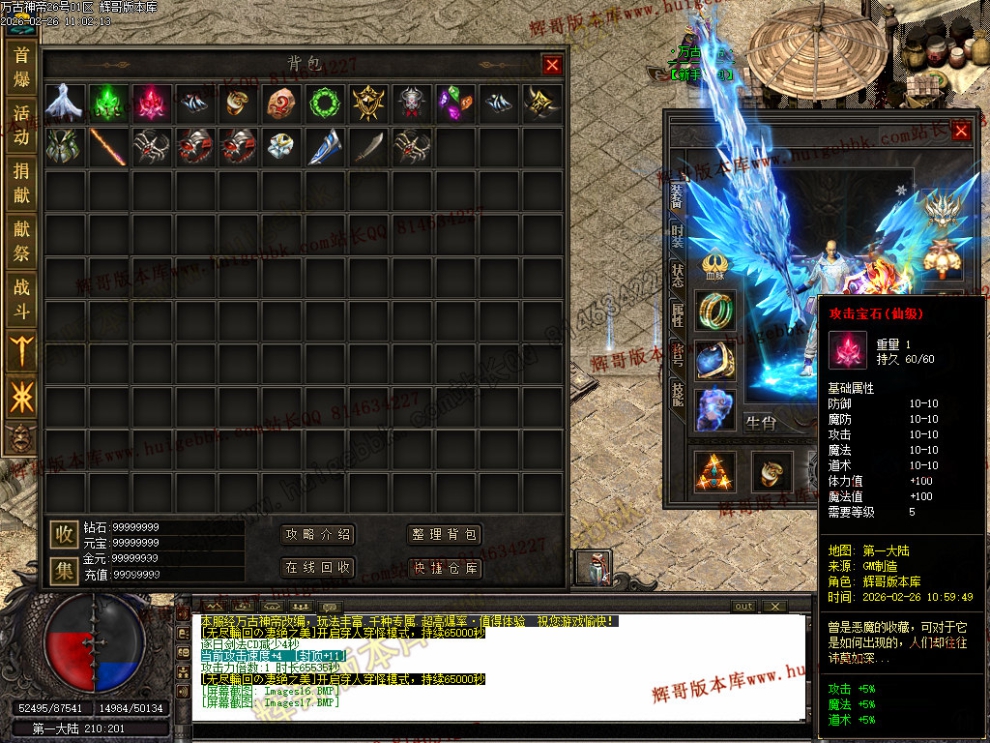Image resolution: width=990 pixels, height=743 pixels.
Task: Switch to the 时装 costume tab
Action: [678, 236]
